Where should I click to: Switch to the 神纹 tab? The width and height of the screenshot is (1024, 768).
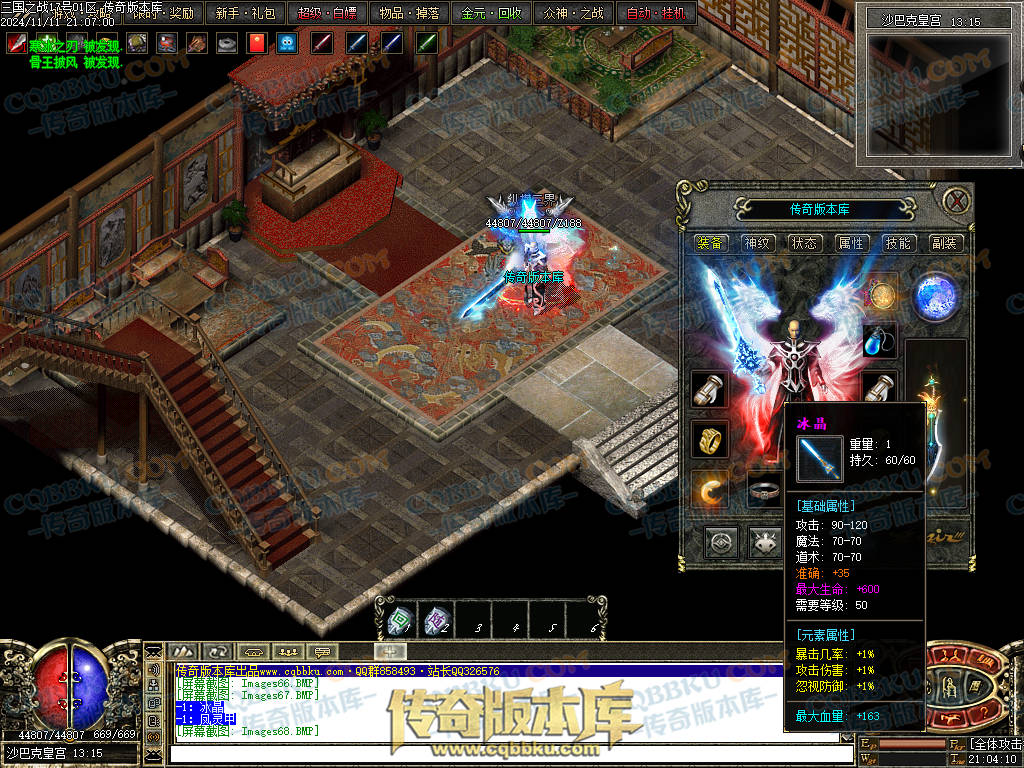757,243
